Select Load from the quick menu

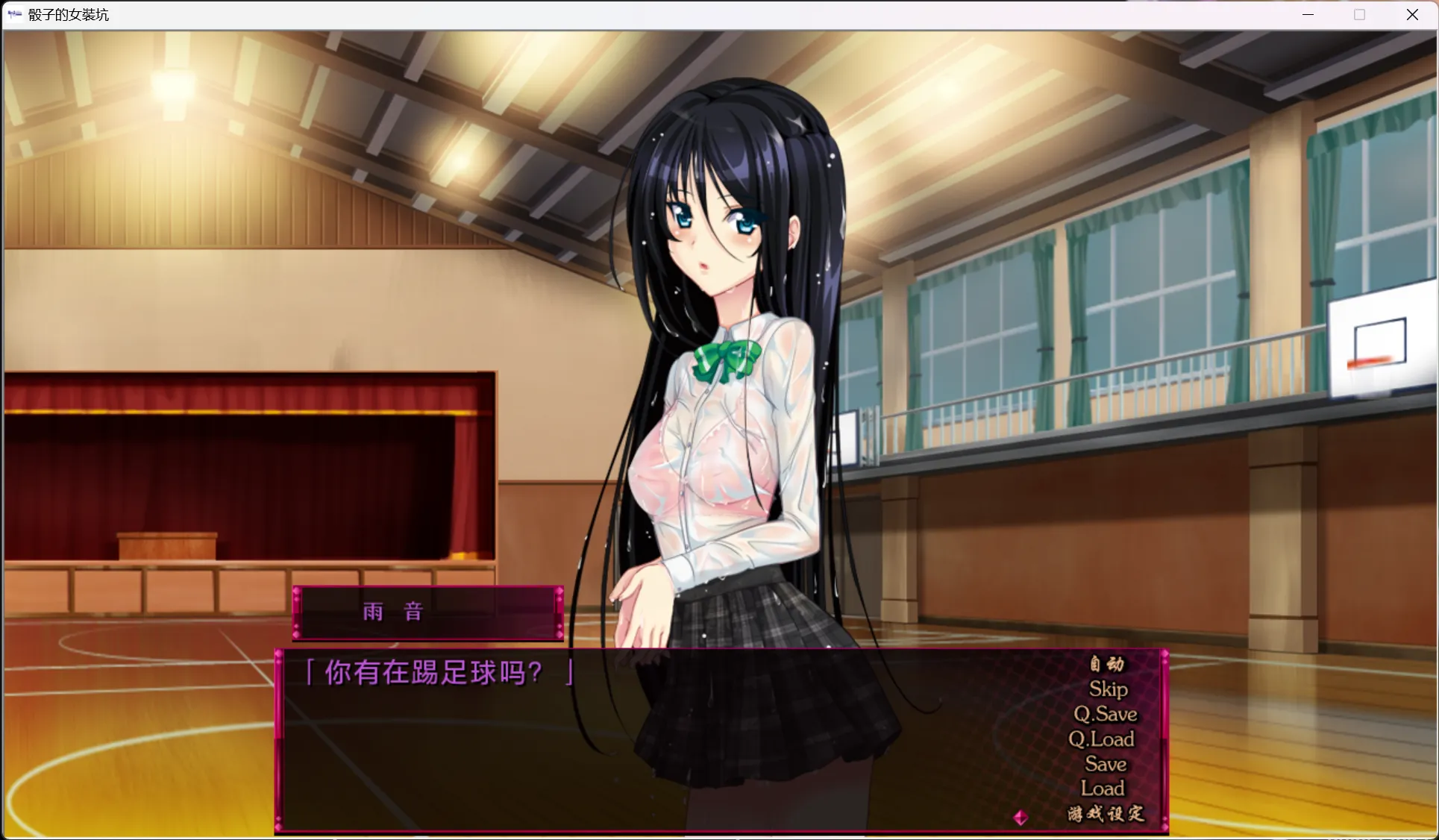tap(1102, 789)
